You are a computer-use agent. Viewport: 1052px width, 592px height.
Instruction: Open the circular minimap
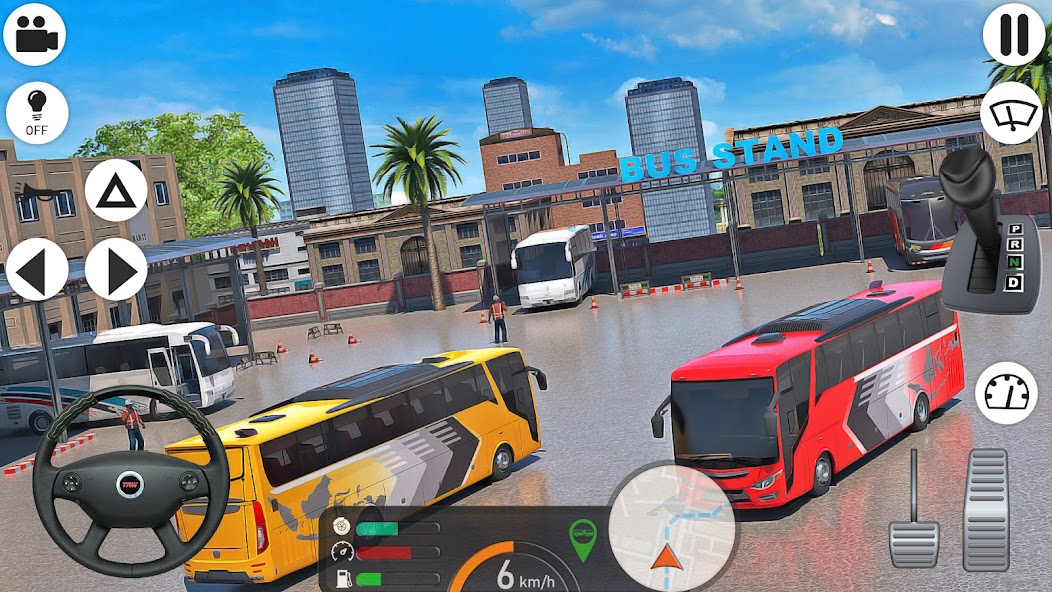[x=671, y=528]
